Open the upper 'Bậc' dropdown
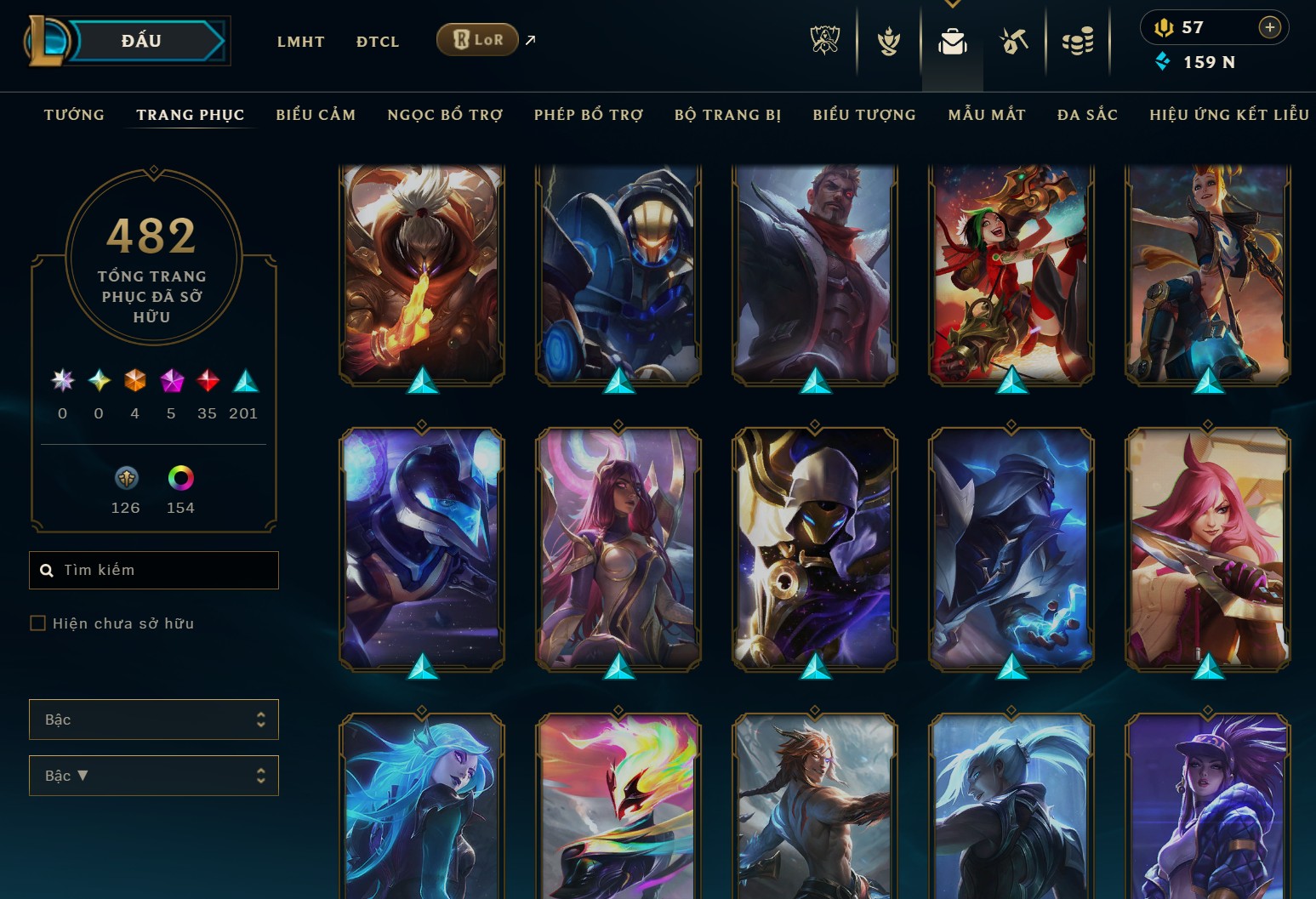This screenshot has height=899, width=1316. pyautogui.click(x=154, y=719)
